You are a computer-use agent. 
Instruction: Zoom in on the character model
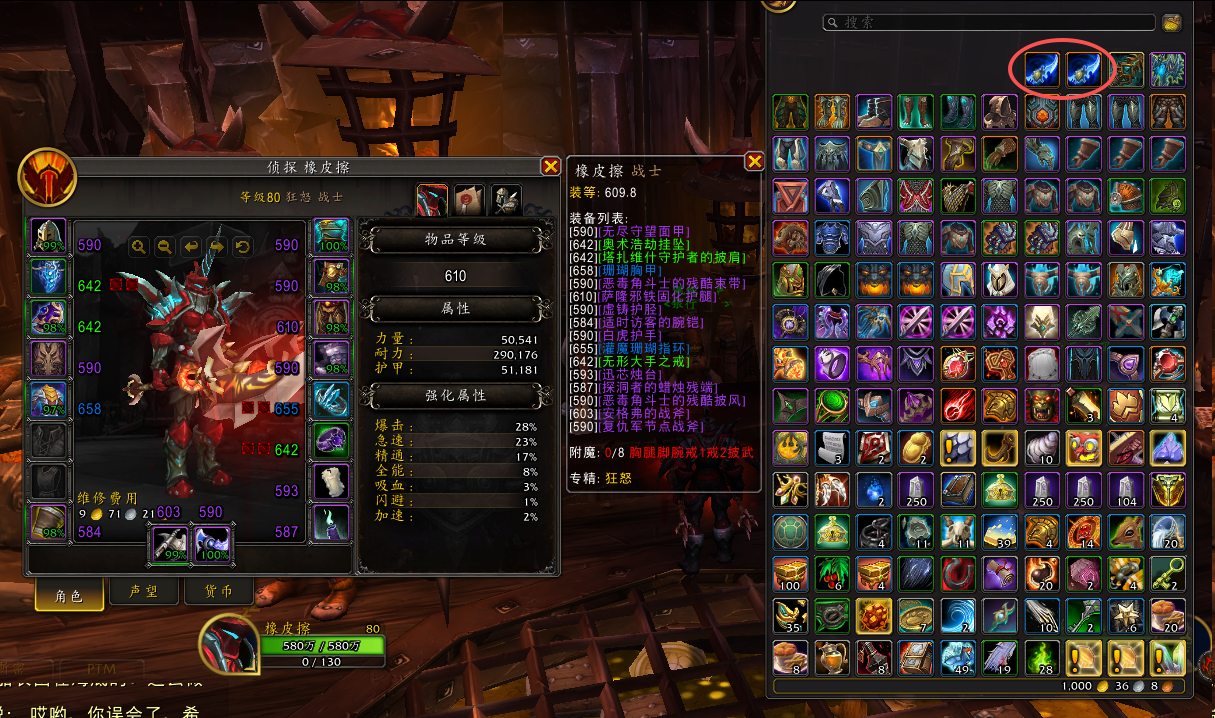point(138,246)
